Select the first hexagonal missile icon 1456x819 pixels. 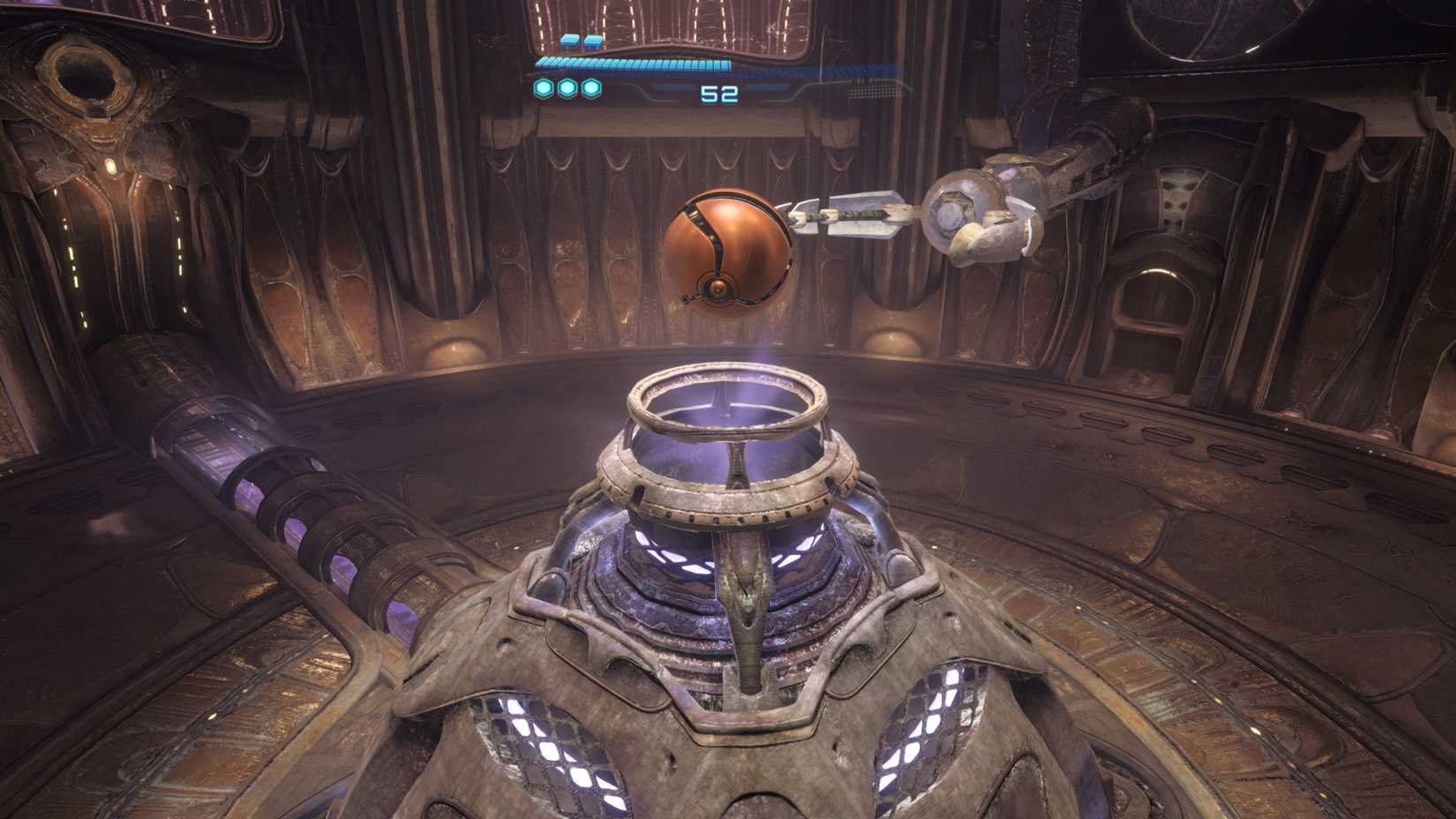point(543,87)
